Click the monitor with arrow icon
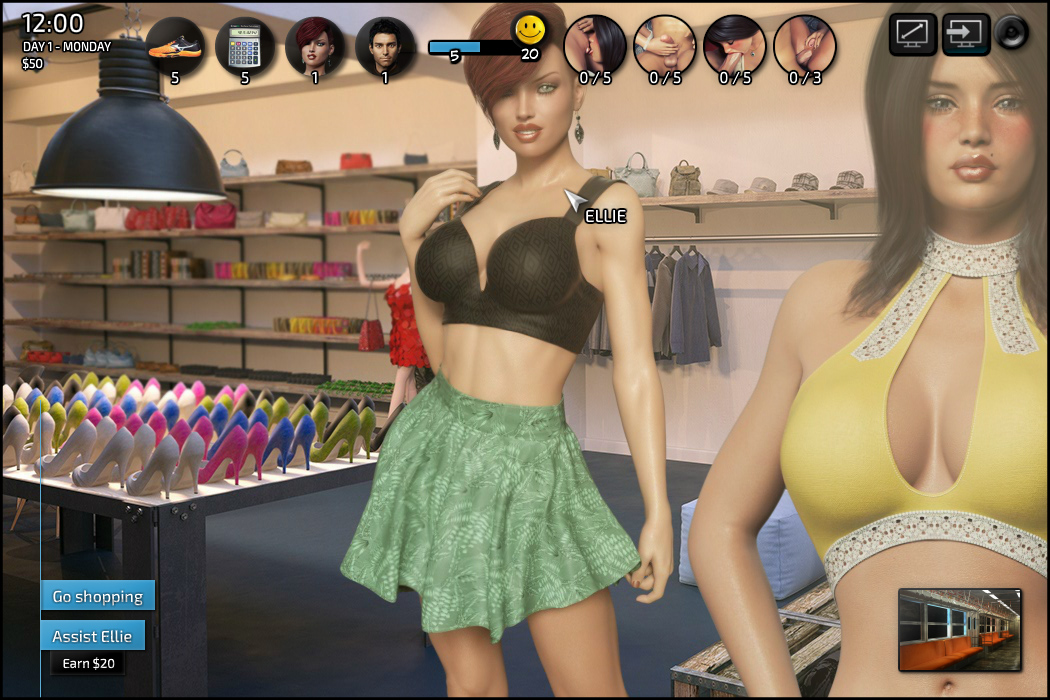Image resolution: width=1050 pixels, height=700 pixels. (965, 34)
